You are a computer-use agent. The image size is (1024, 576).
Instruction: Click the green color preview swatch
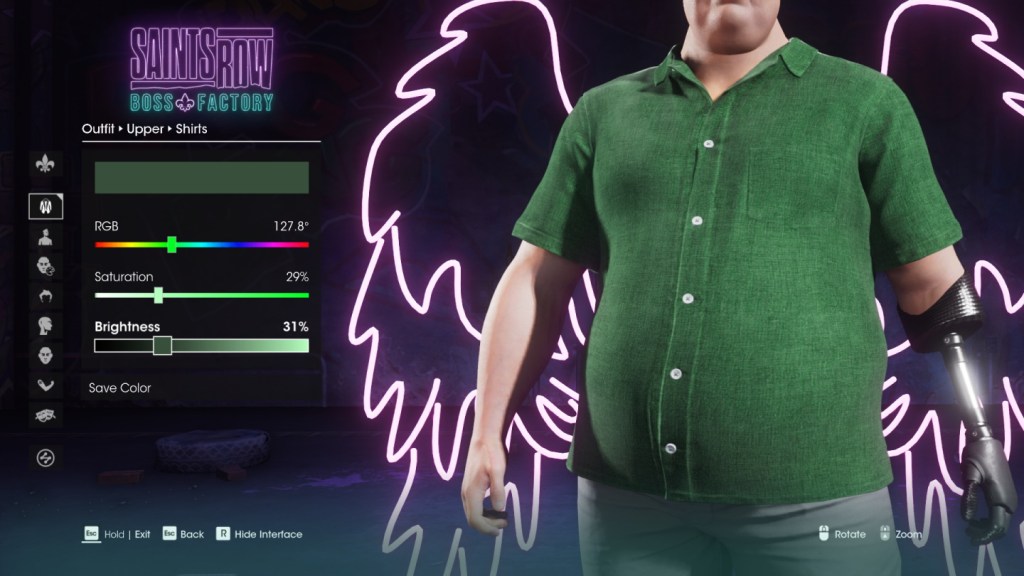pyautogui.click(x=201, y=178)
